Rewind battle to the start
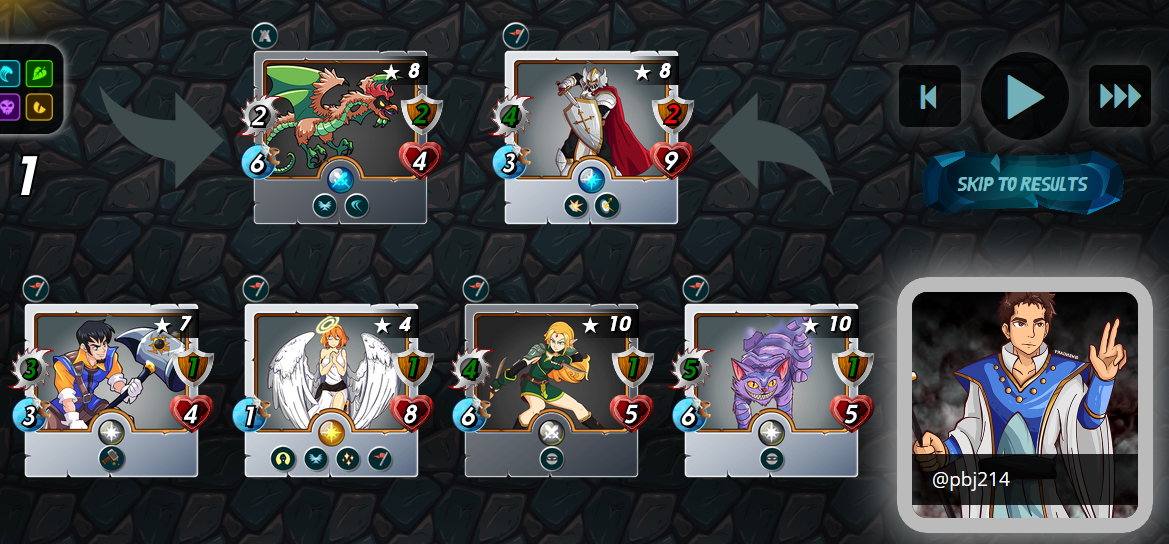The width and height of the screenshot is (1169, 544). pos(929,96)
